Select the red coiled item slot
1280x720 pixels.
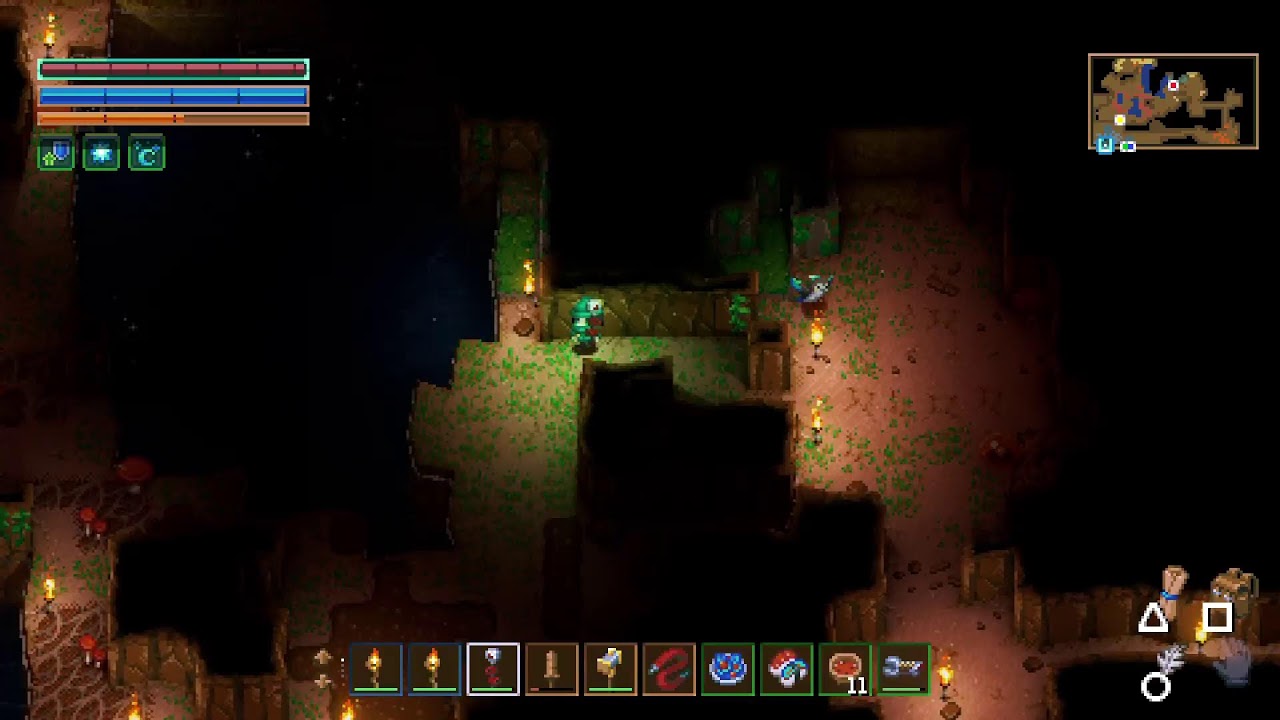pyautogui.click(x=669, y=669)
